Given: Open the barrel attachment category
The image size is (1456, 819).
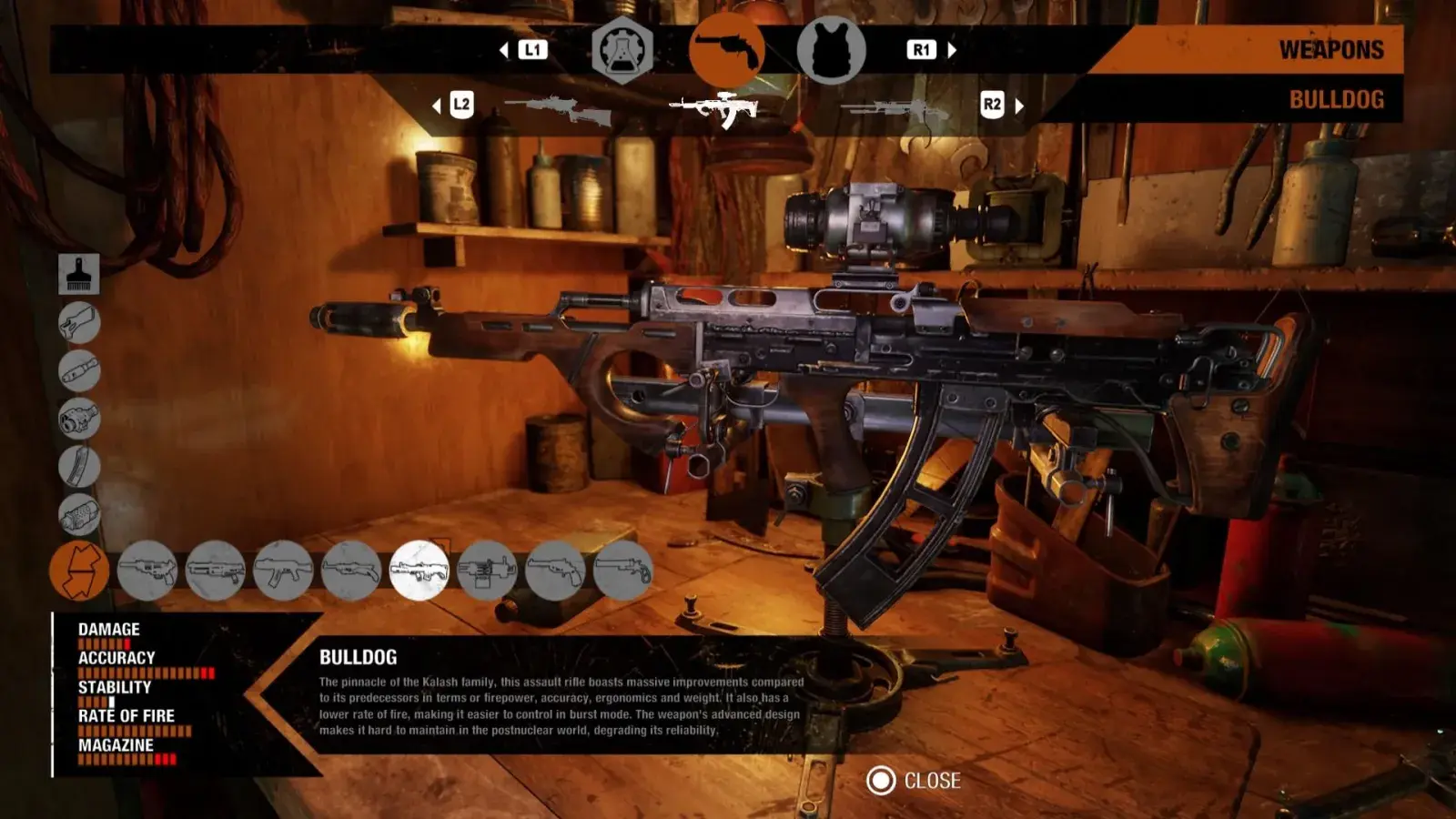Looking at the screenshot, I should point(79,370).
